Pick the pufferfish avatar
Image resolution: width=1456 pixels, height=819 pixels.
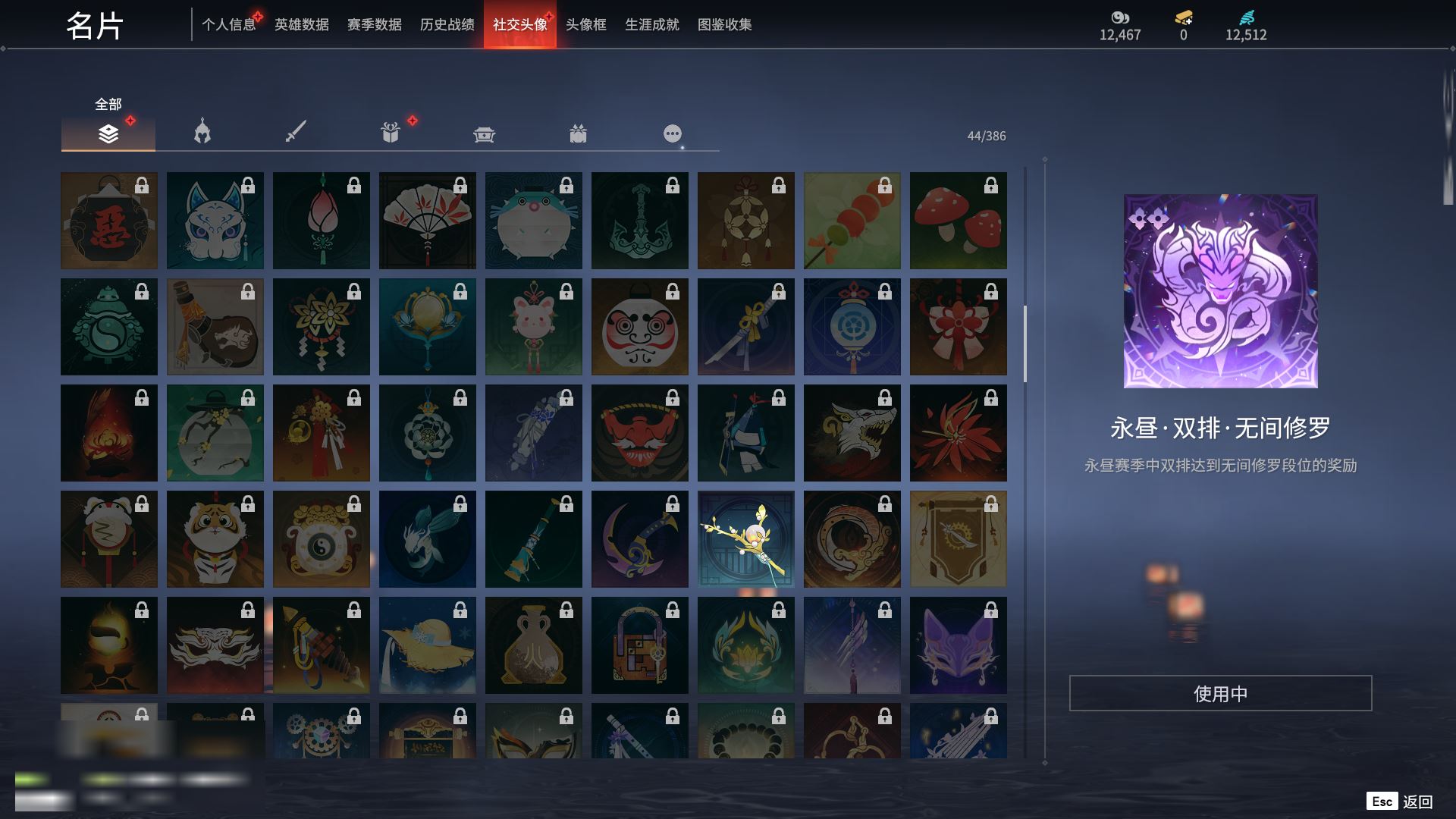533,221
